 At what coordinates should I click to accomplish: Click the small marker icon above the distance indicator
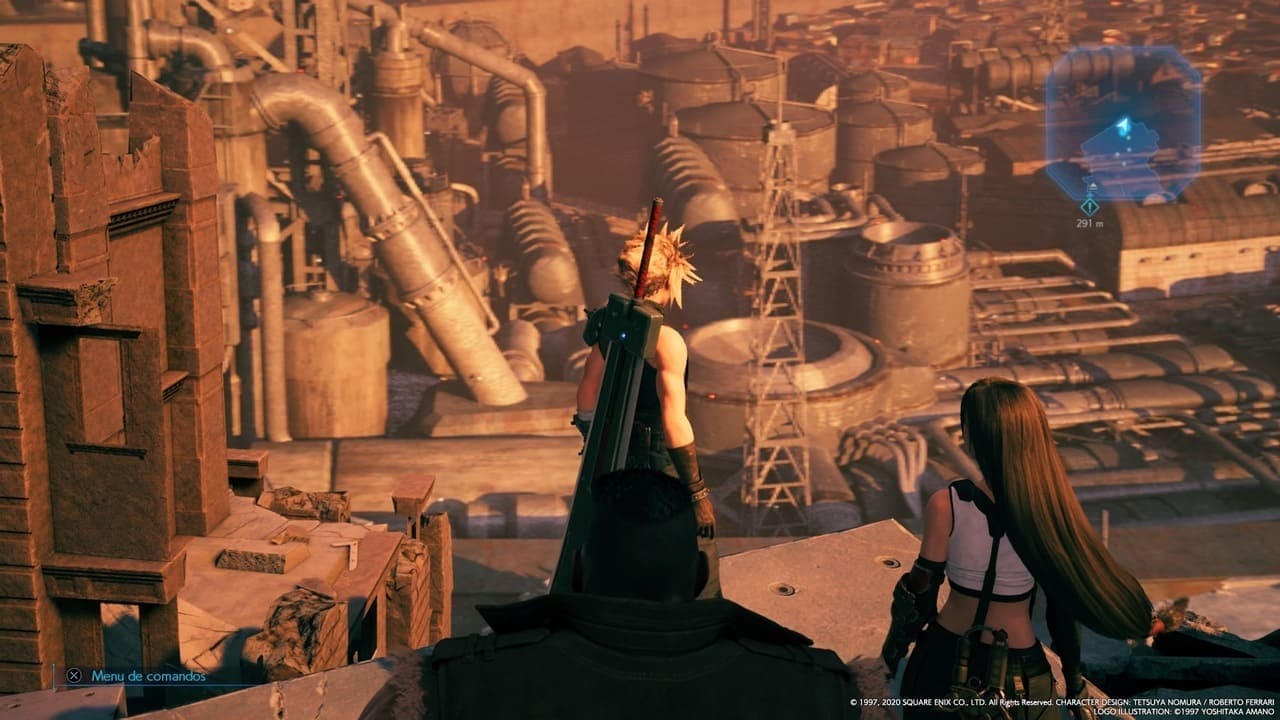[x=1092, y=187]
